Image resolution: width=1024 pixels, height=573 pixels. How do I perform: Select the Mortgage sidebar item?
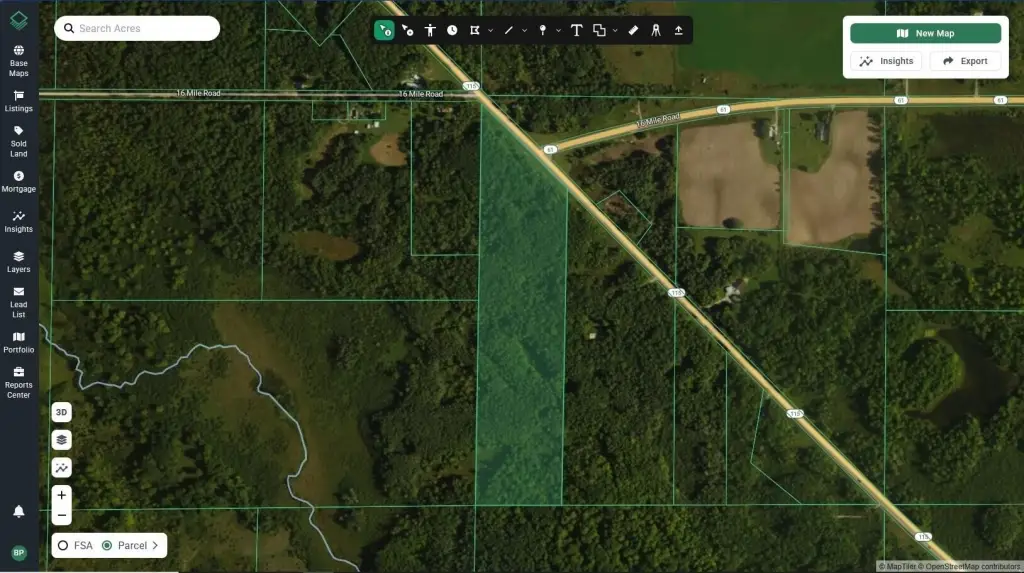pos(18,181)
